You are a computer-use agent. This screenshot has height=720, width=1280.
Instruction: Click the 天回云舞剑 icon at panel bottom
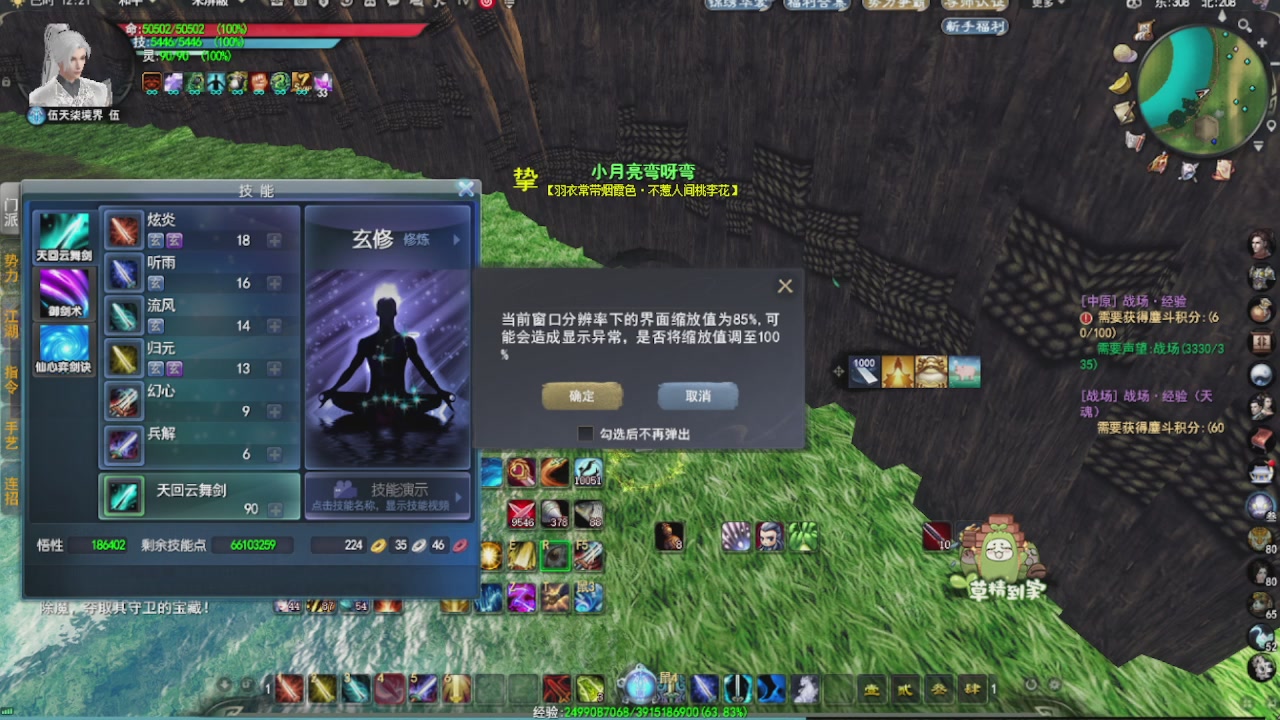(122, 496)
